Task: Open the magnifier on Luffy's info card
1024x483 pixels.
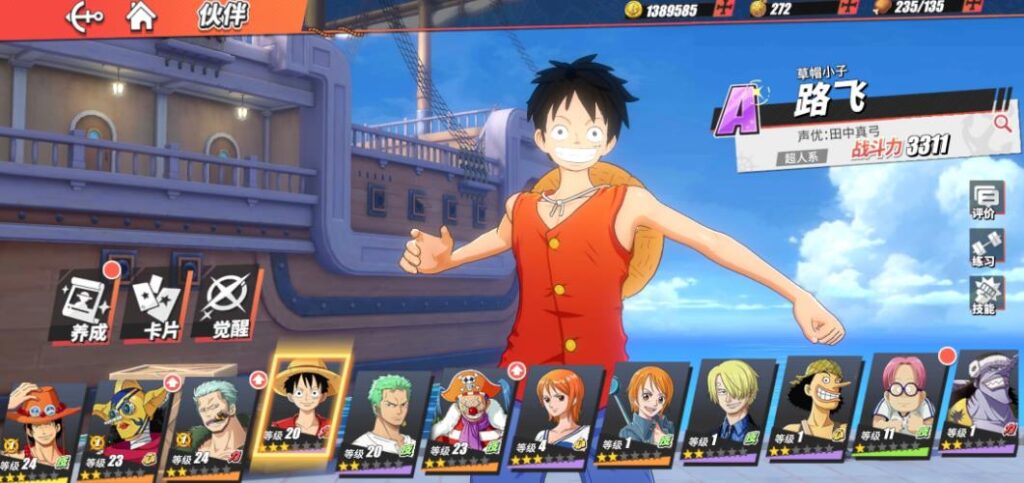Action: coord(1002,123)
